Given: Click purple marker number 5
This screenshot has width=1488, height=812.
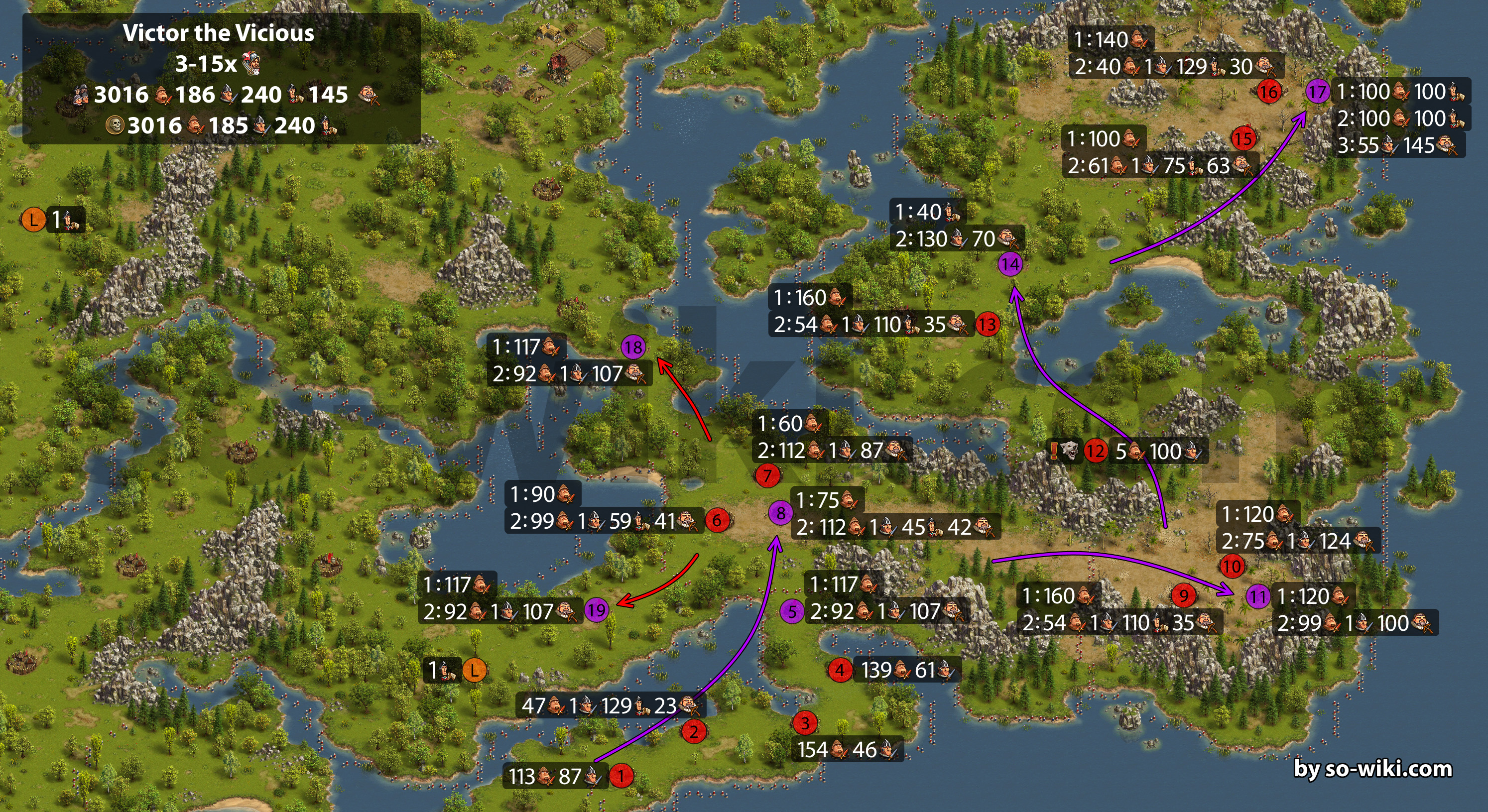Looking at the screenshot, I should click(x=792, y=611).
